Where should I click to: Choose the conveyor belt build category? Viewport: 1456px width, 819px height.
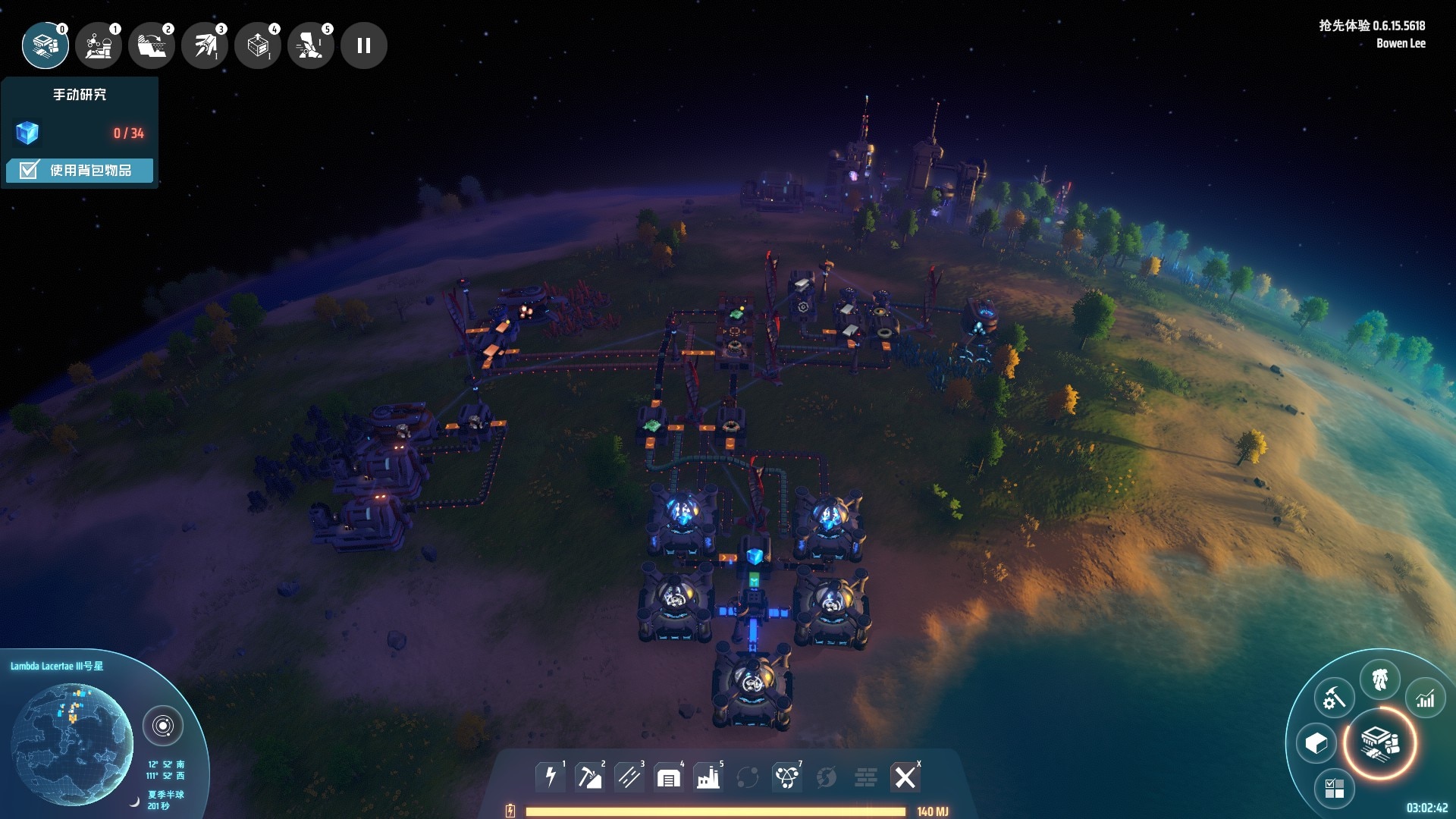(x=629, y=777)
